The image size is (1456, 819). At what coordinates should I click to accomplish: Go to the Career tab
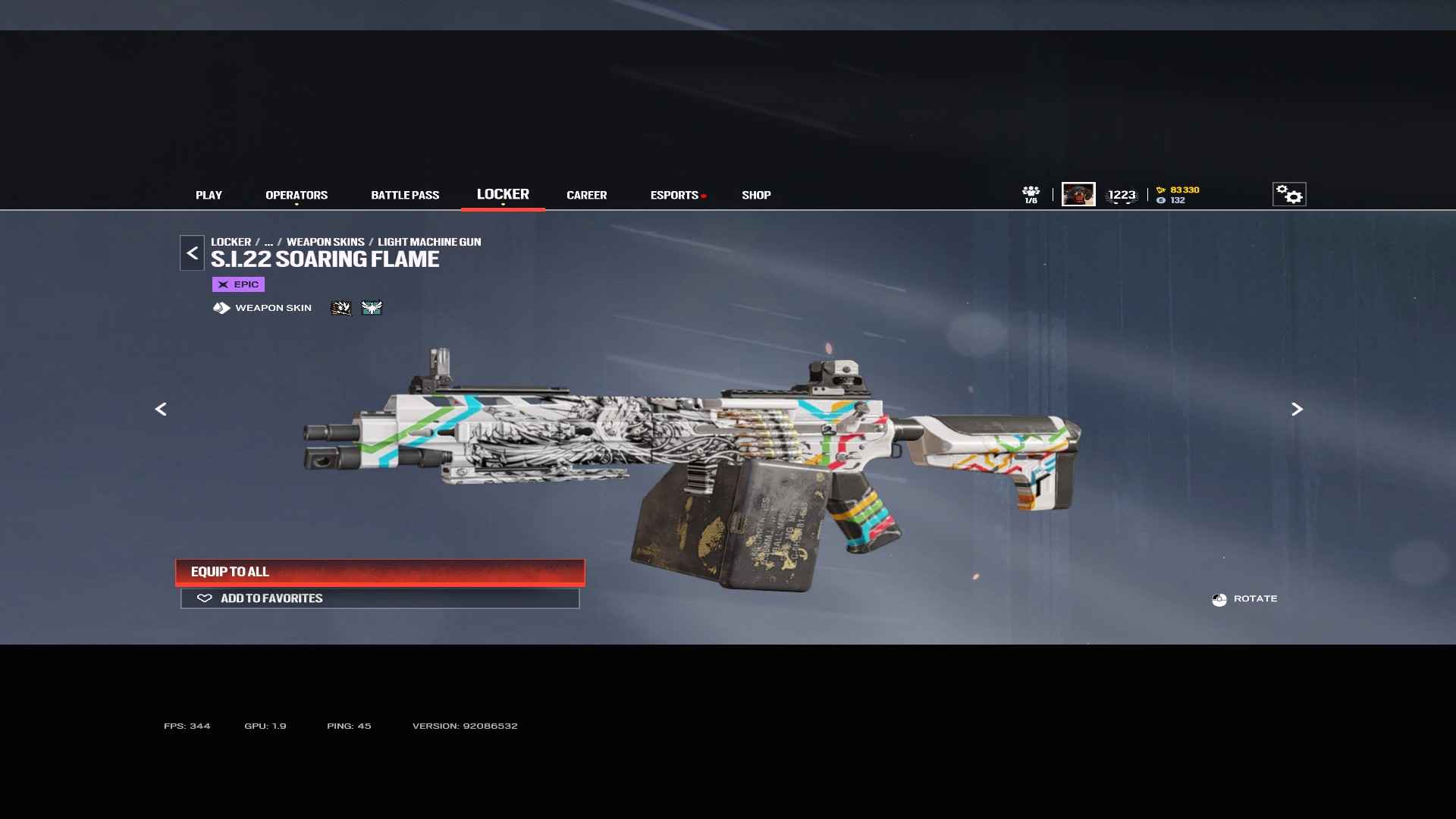click(586, 196)
